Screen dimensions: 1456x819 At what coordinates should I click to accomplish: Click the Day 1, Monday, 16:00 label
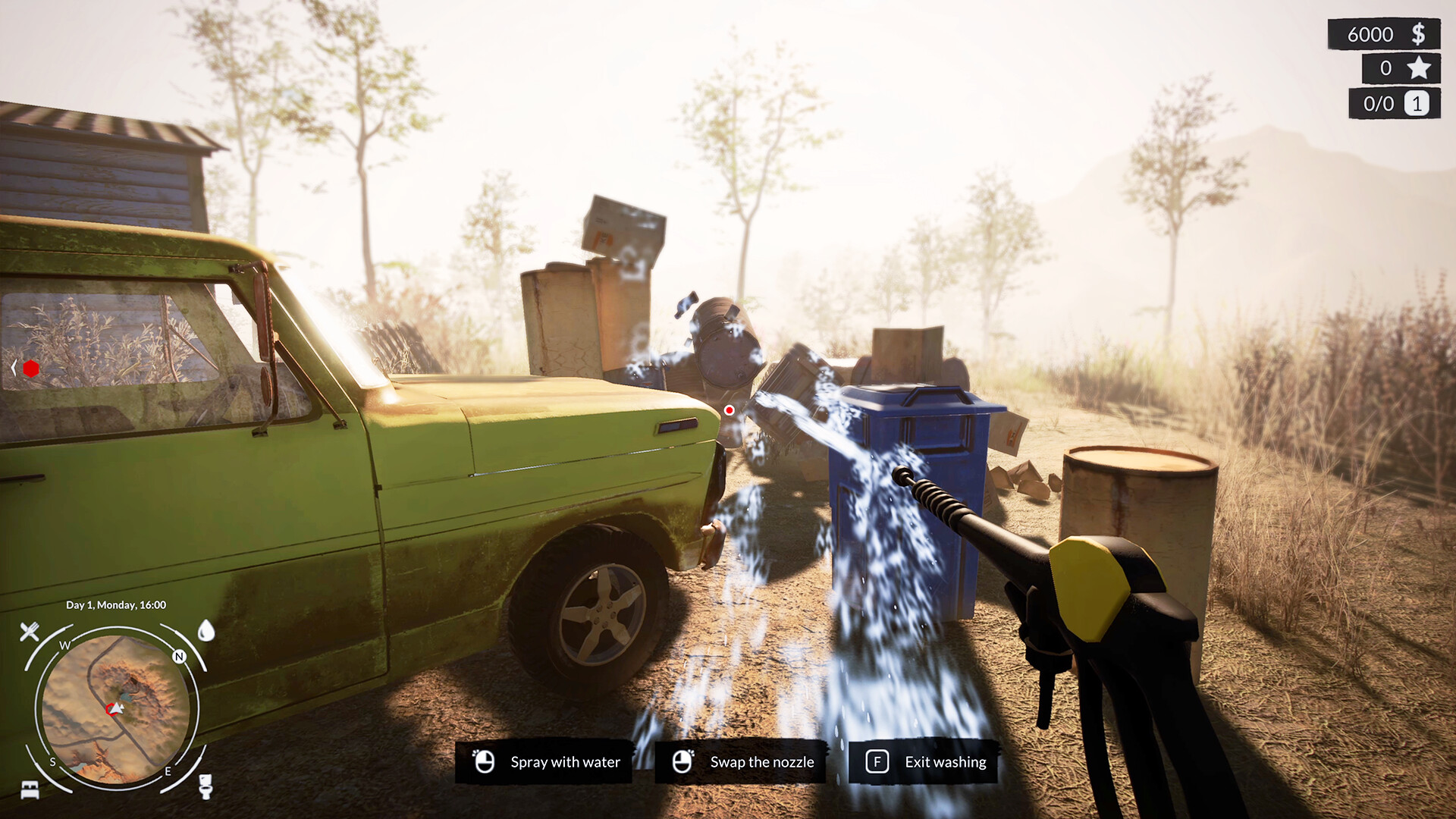click(x=116, y=605)
